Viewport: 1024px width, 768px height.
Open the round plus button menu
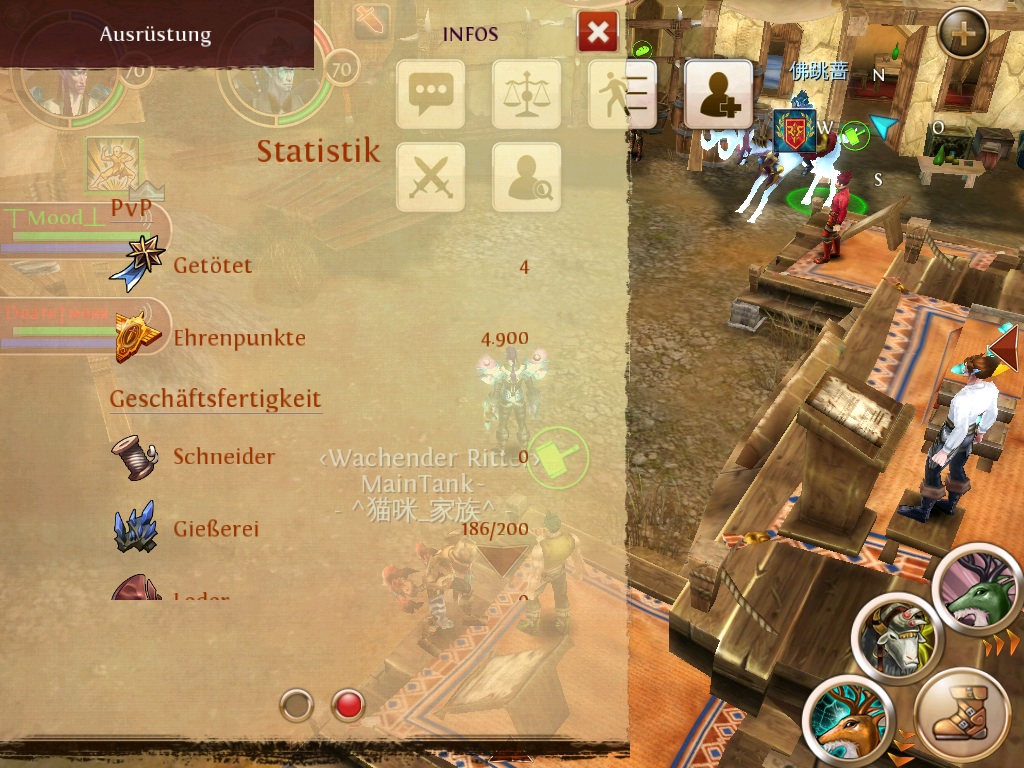pos(963,34)
